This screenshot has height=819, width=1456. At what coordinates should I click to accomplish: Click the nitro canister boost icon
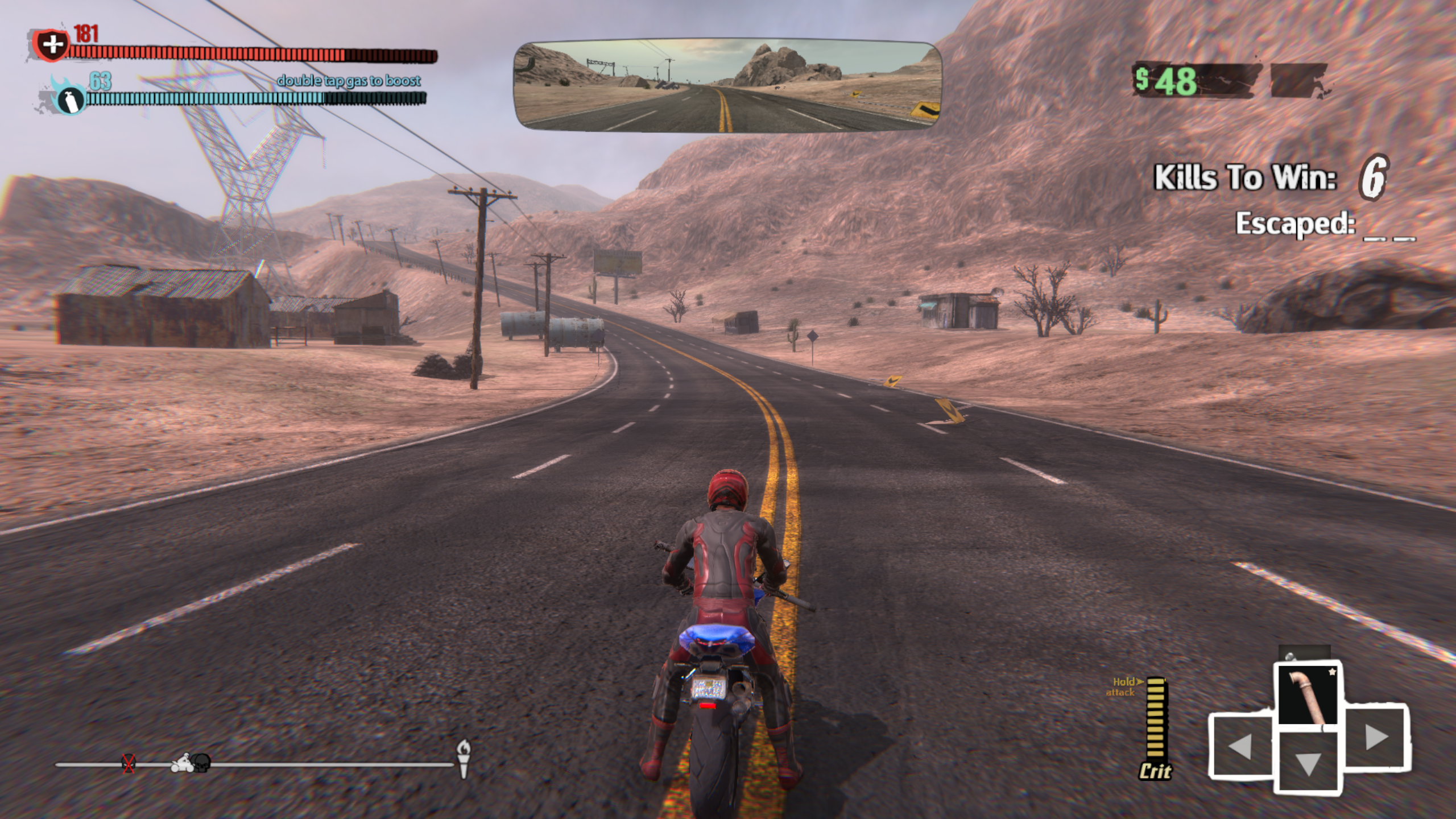click(x=68, y=99)
